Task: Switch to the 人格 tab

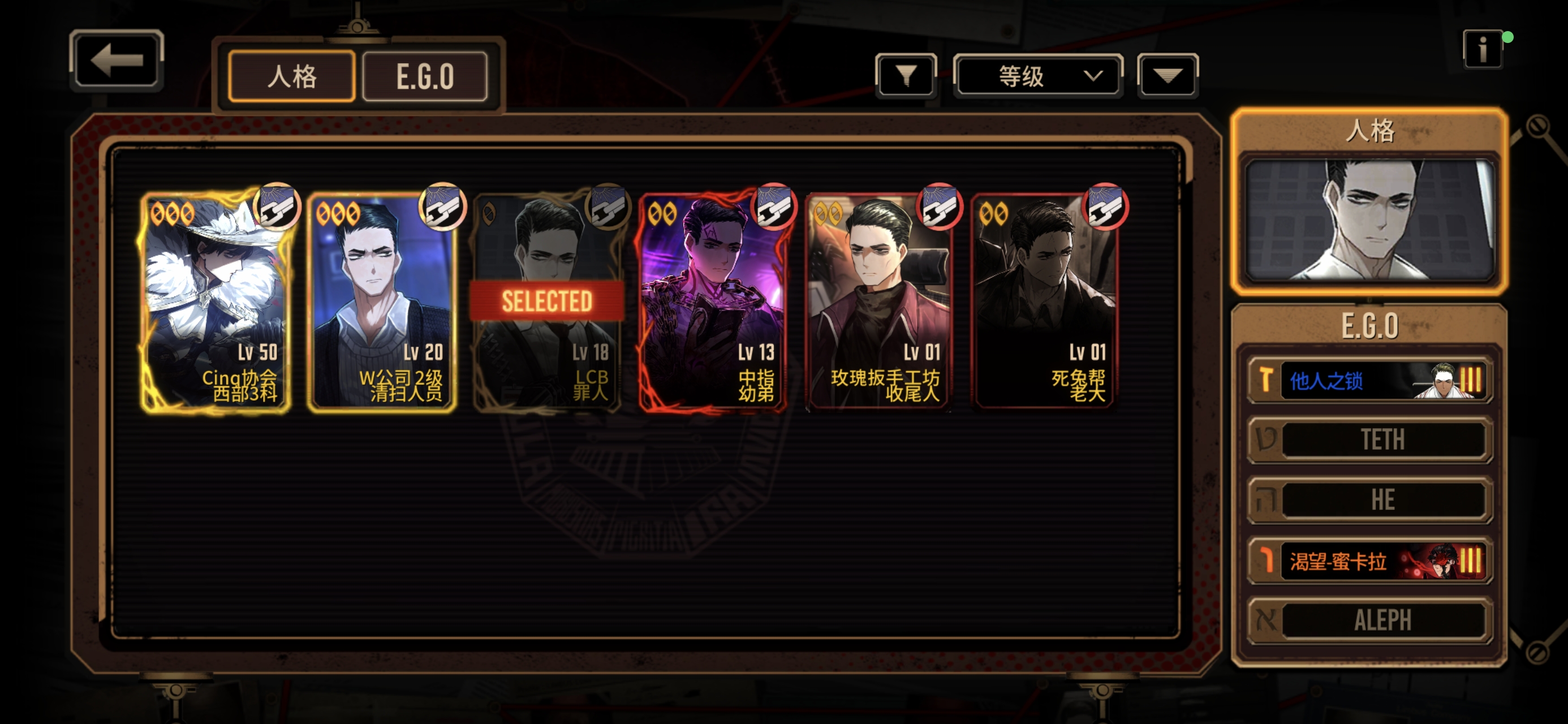Action: pos(291,77)
